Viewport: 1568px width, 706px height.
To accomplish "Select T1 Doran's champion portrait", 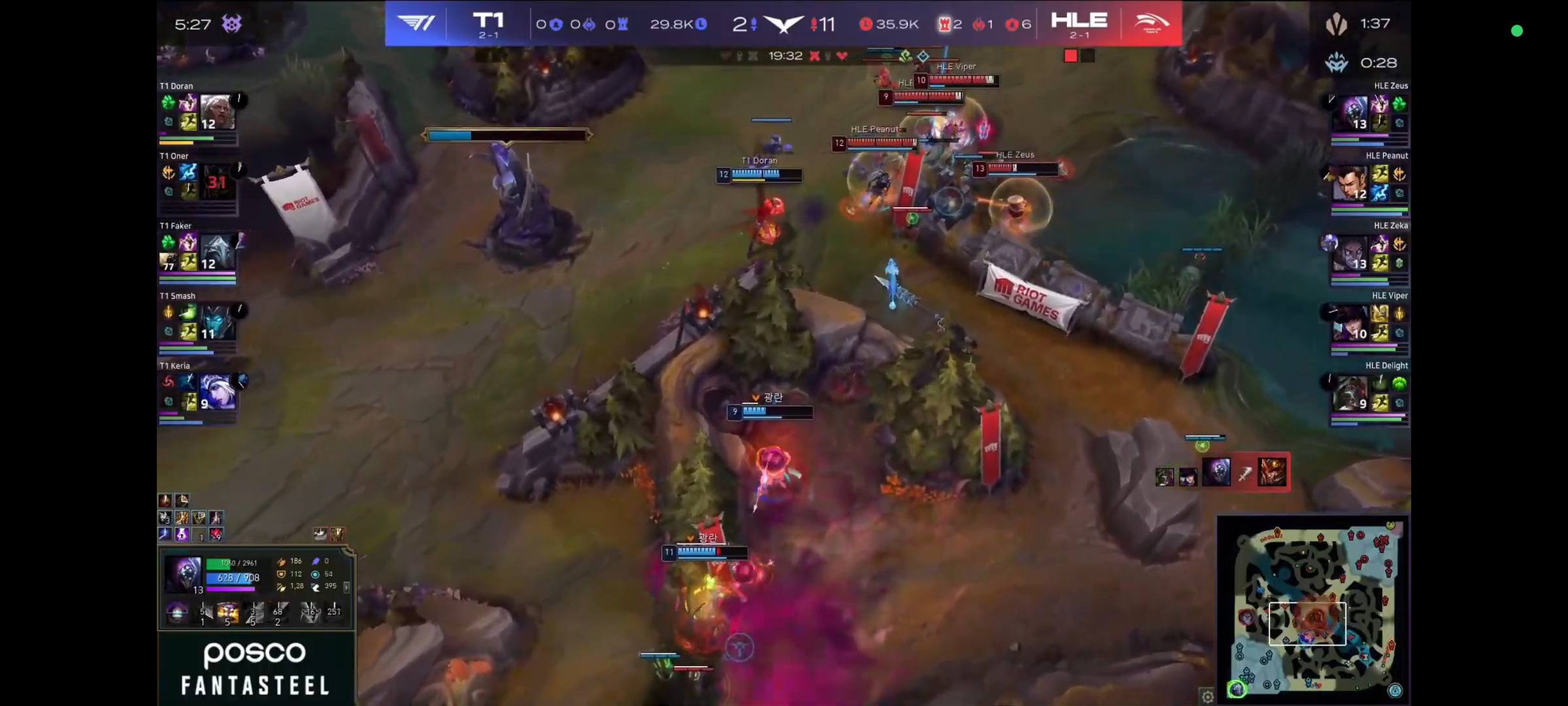I will 217,112.
